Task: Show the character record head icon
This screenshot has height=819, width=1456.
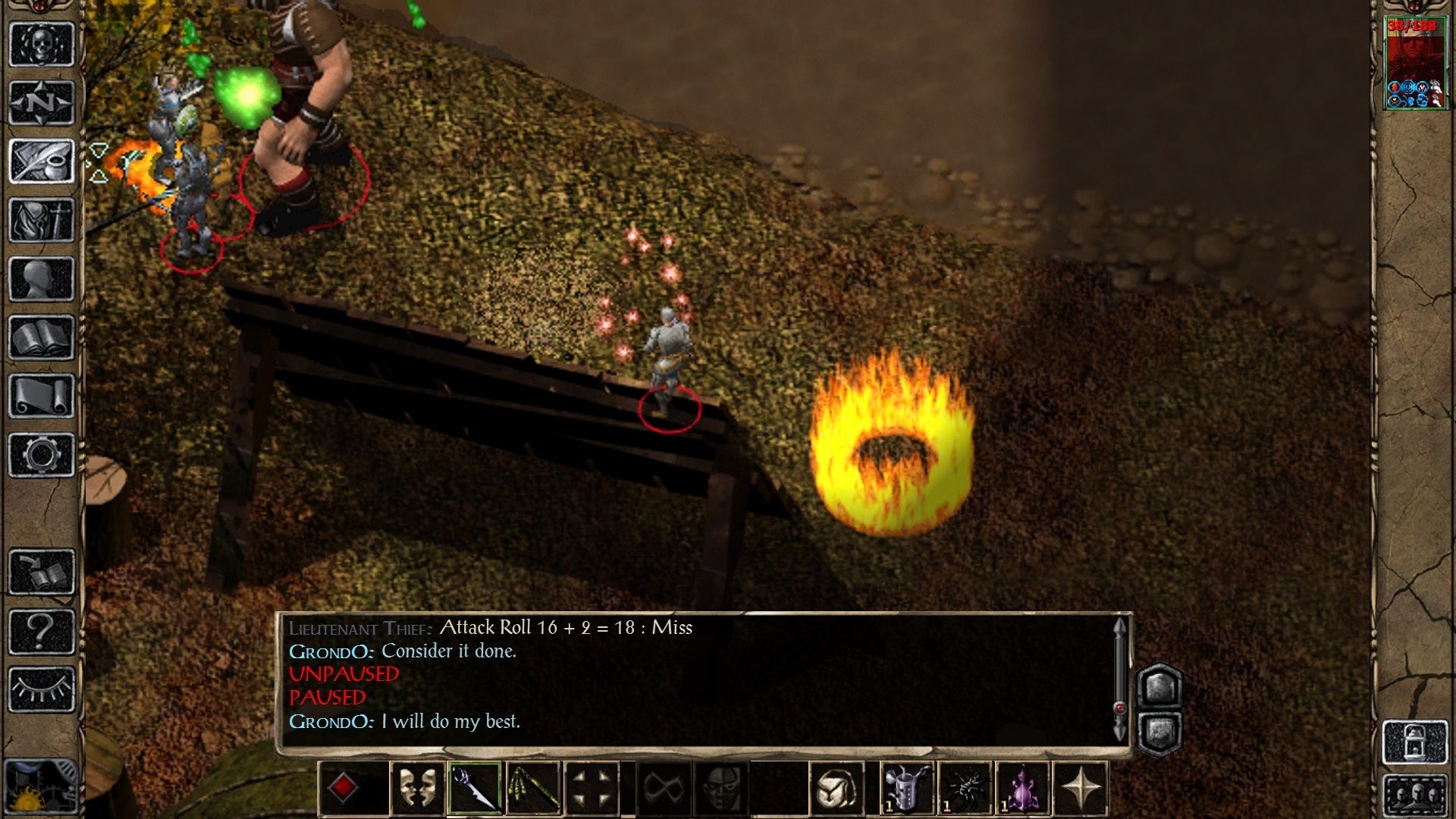Action: pyautogui.click(x=42, y=279)
